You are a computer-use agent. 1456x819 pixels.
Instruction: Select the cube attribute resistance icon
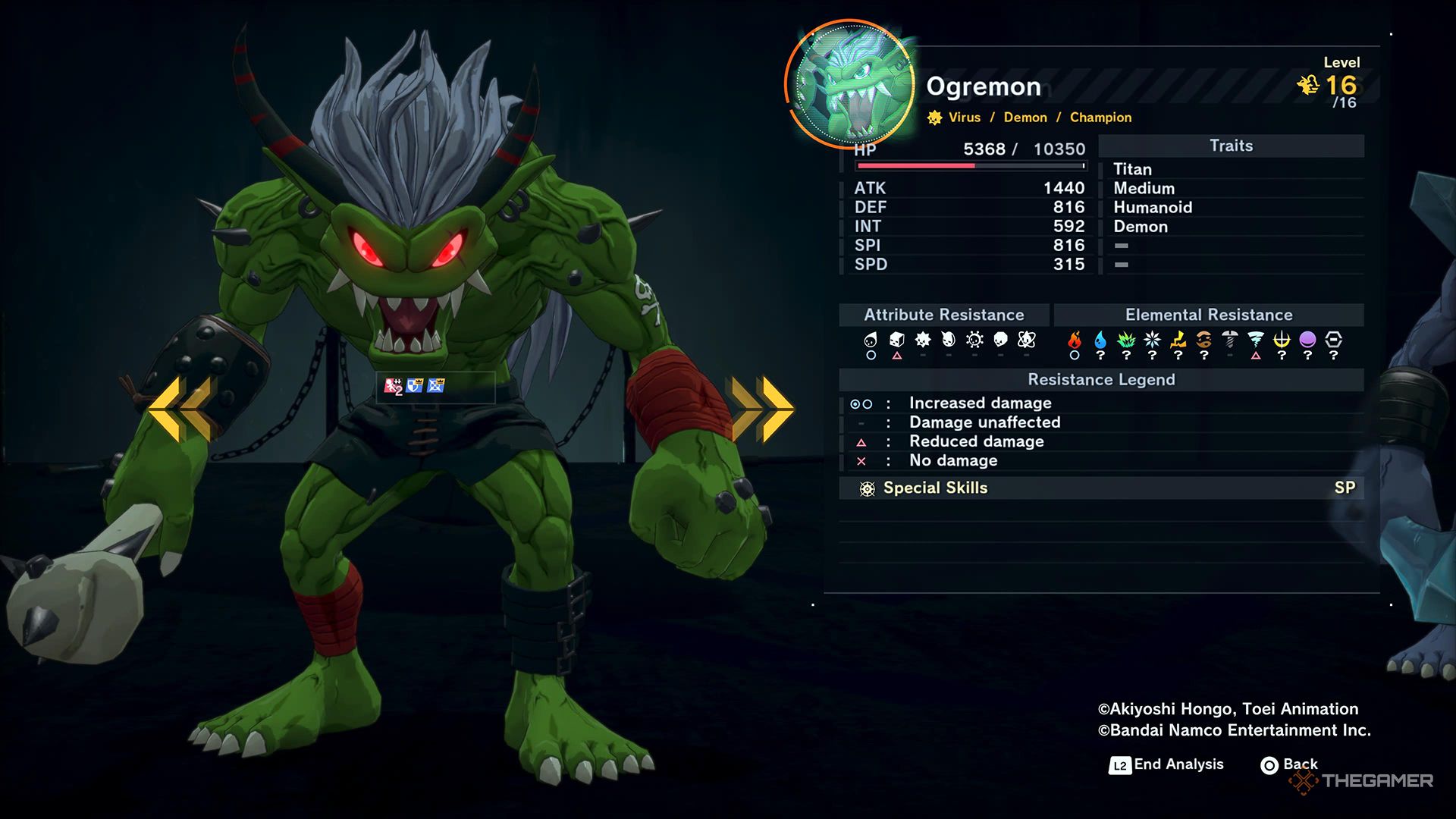[x=896, y=340]
